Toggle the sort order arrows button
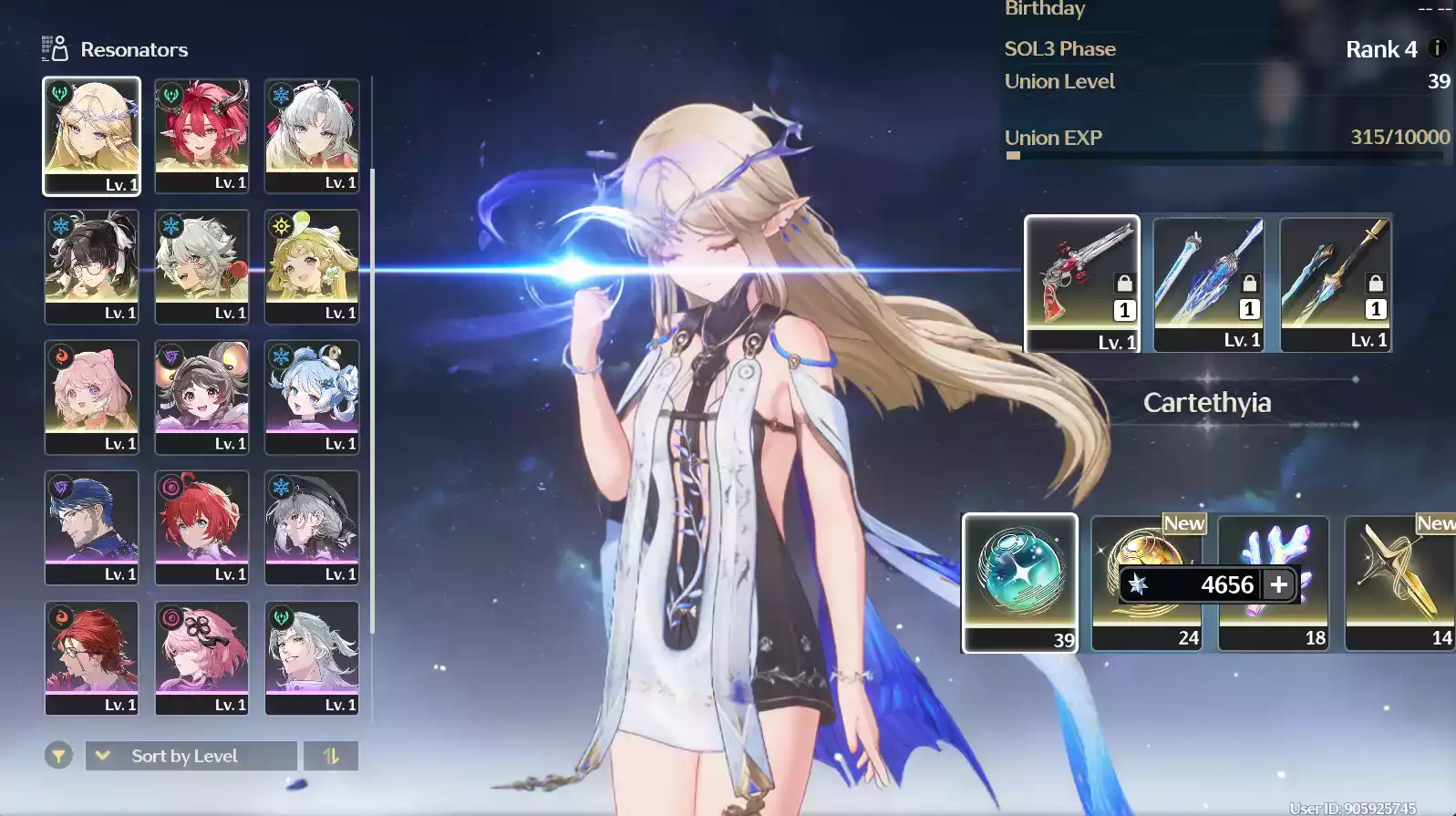The height and width of the screenshot is (816, 1456). (331, 756)
